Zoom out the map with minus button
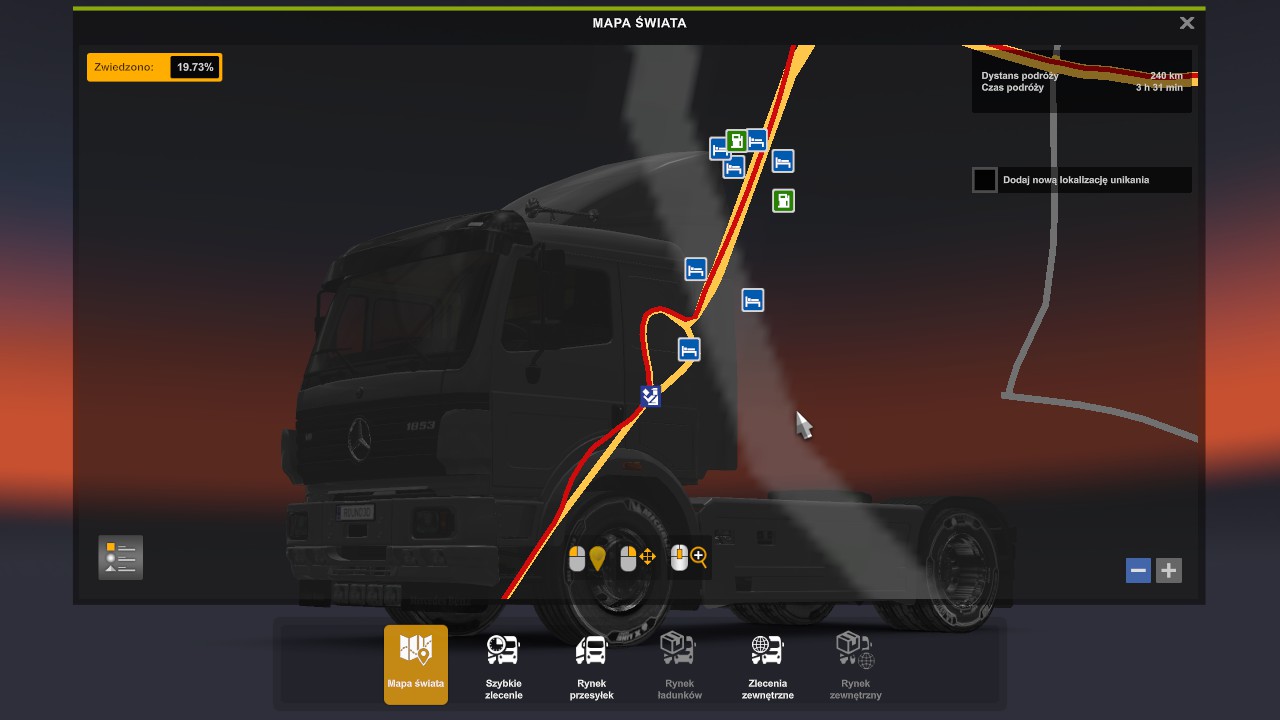This screenshot has height=720, width=1280. (x=1138, y=570)
